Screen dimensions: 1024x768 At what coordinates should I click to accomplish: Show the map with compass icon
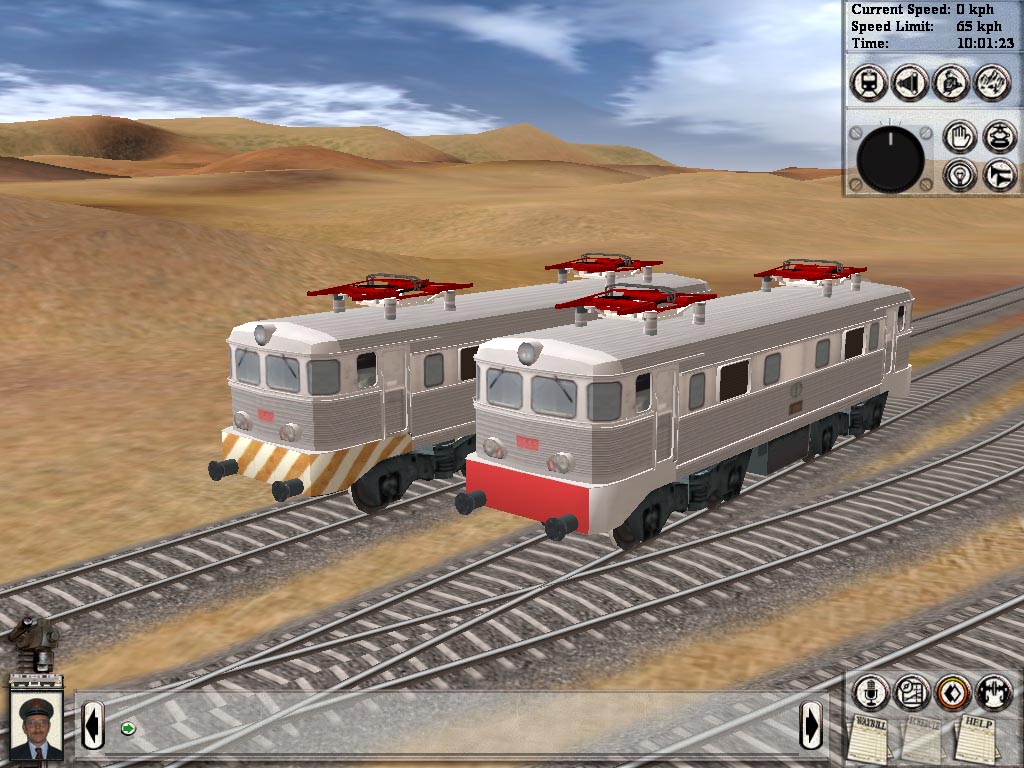coord(911,692)
